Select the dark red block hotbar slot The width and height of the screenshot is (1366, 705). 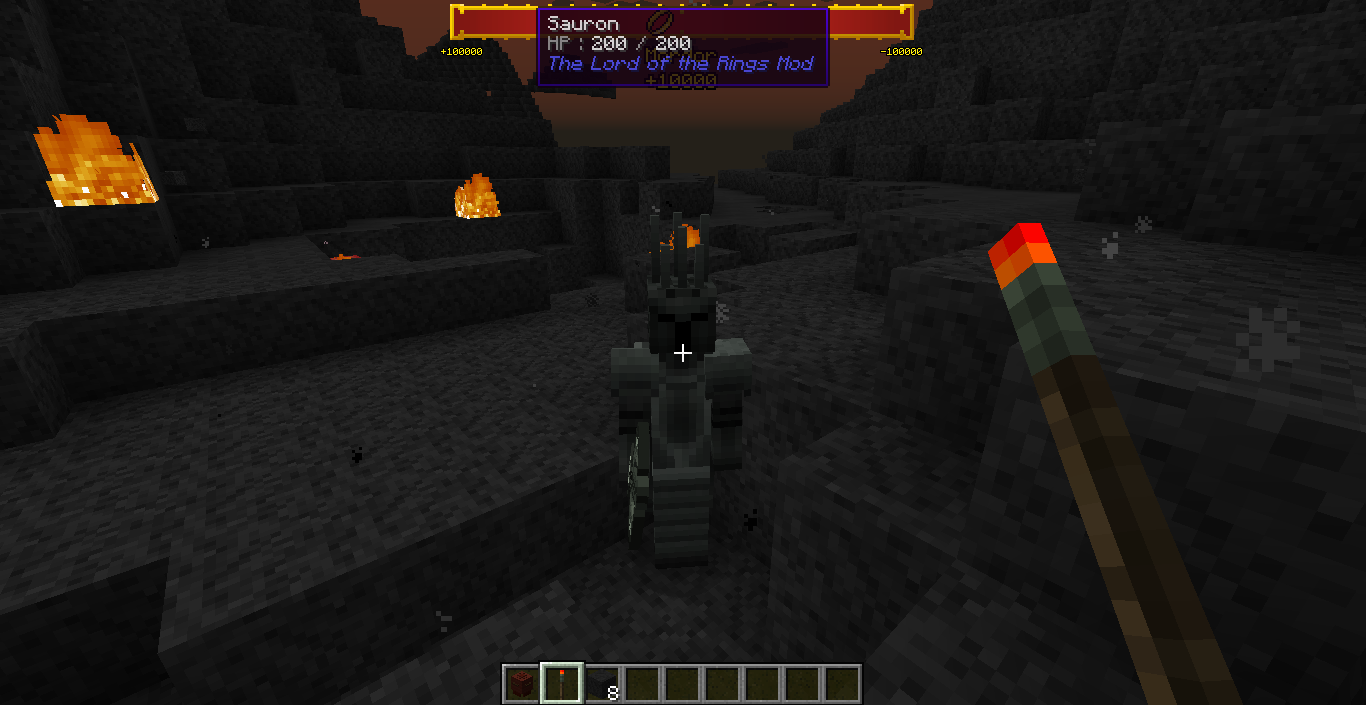point(521,684)
